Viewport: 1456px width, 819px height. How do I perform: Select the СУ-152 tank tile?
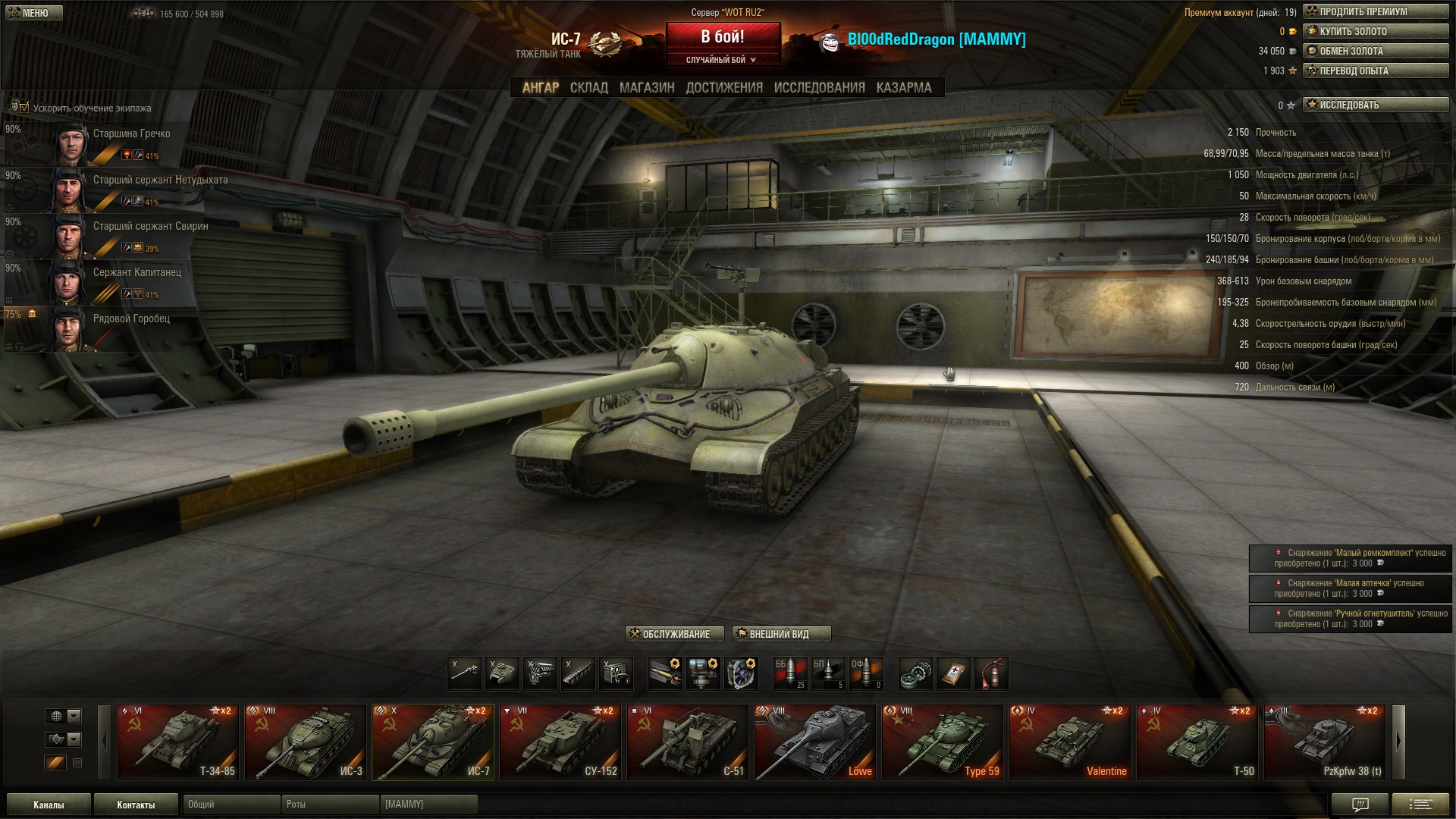(560, 742)
